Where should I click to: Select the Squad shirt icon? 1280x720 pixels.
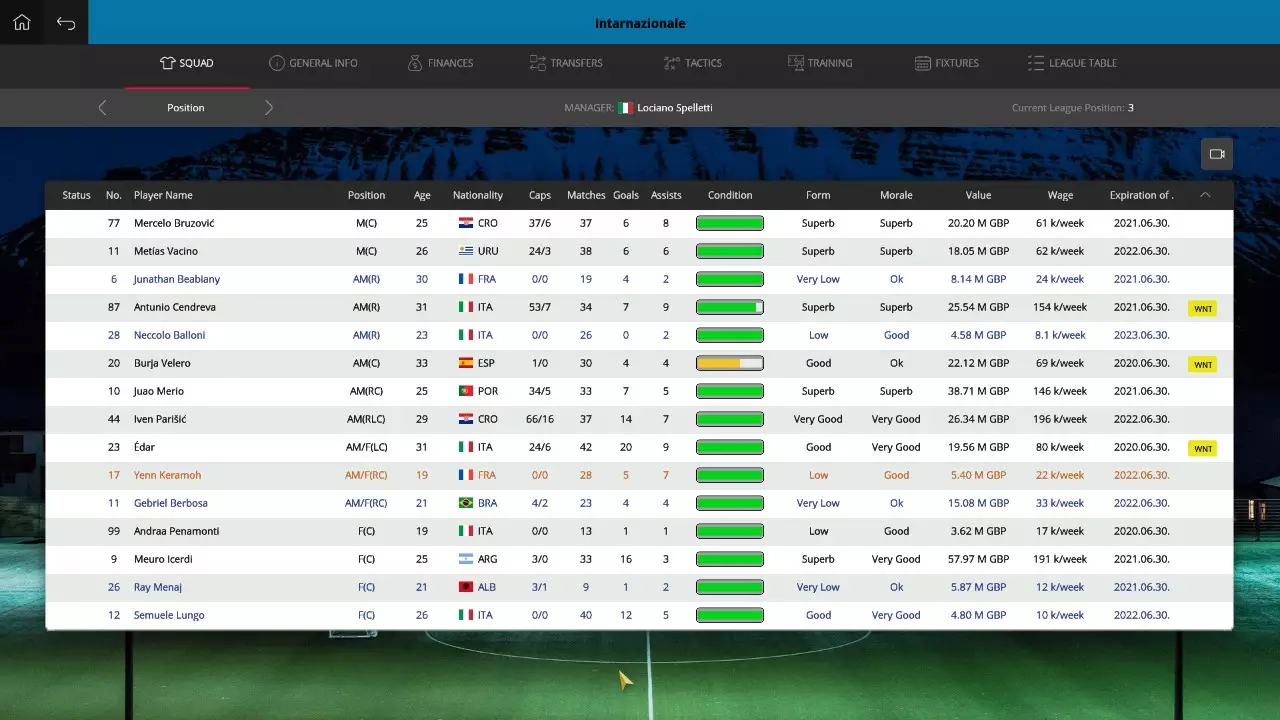point(170,62)
